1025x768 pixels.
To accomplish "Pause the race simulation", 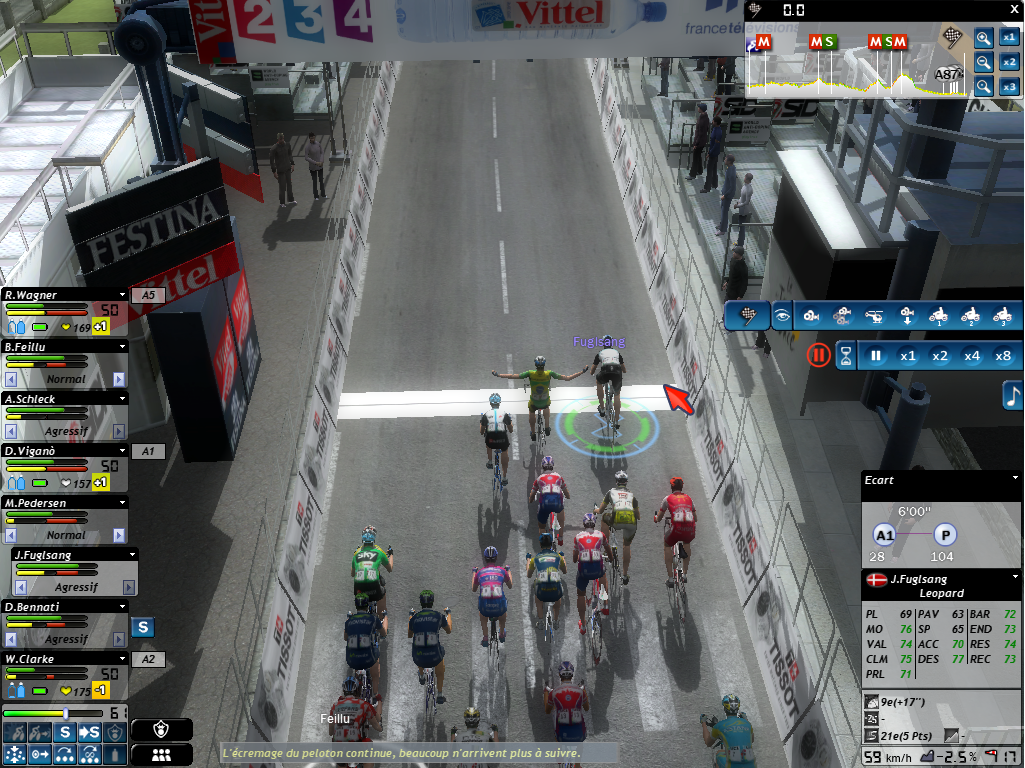I will click(875, 355).
